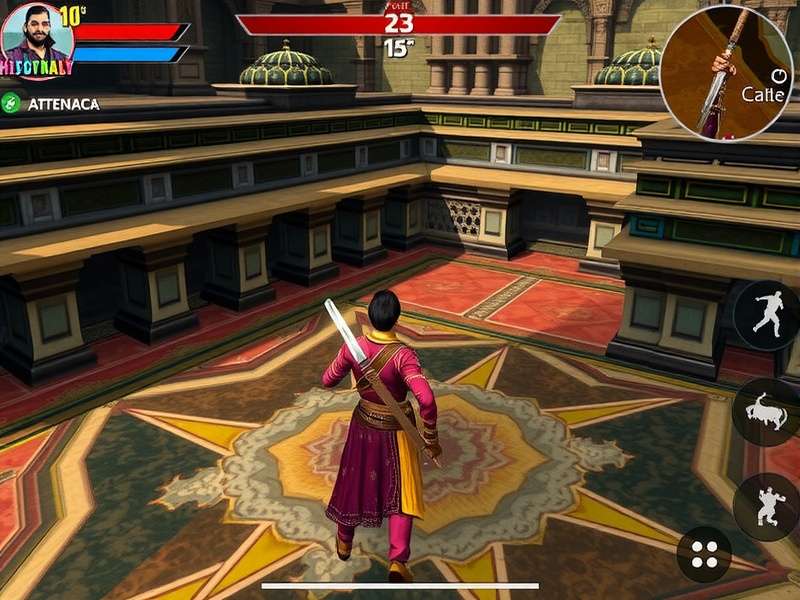Use the fighting stance ability
Viewport: 800px width, 600px height.
point(765,507)
